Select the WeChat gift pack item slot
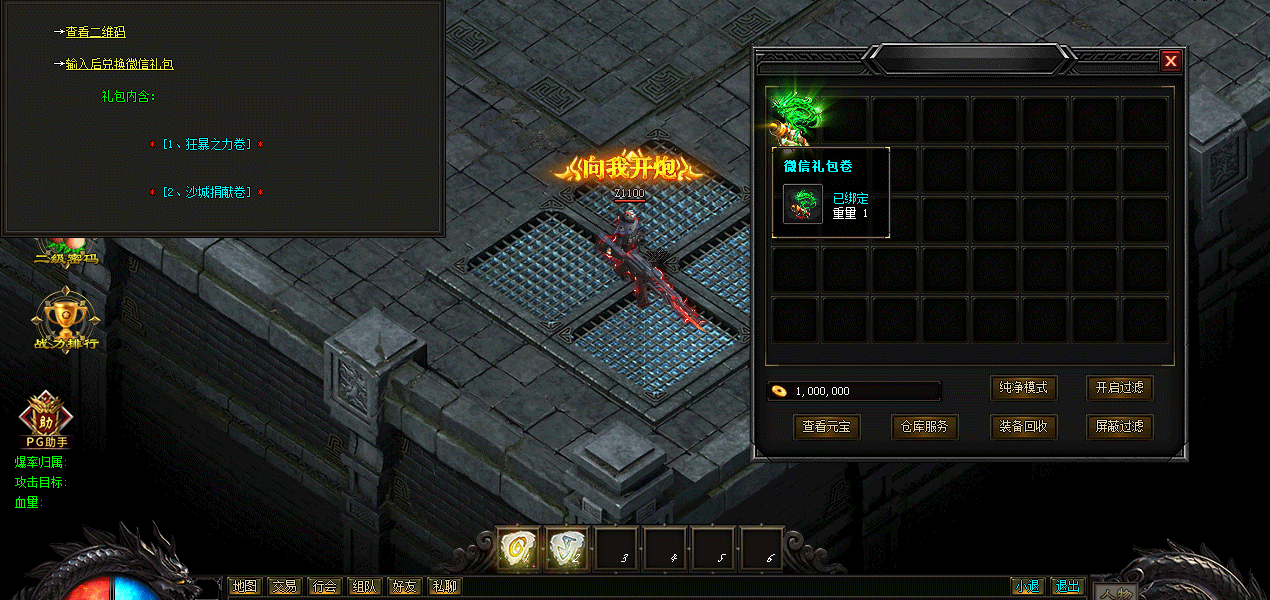This screenshot has width=1270, height=600. click(x=797, y=118)
